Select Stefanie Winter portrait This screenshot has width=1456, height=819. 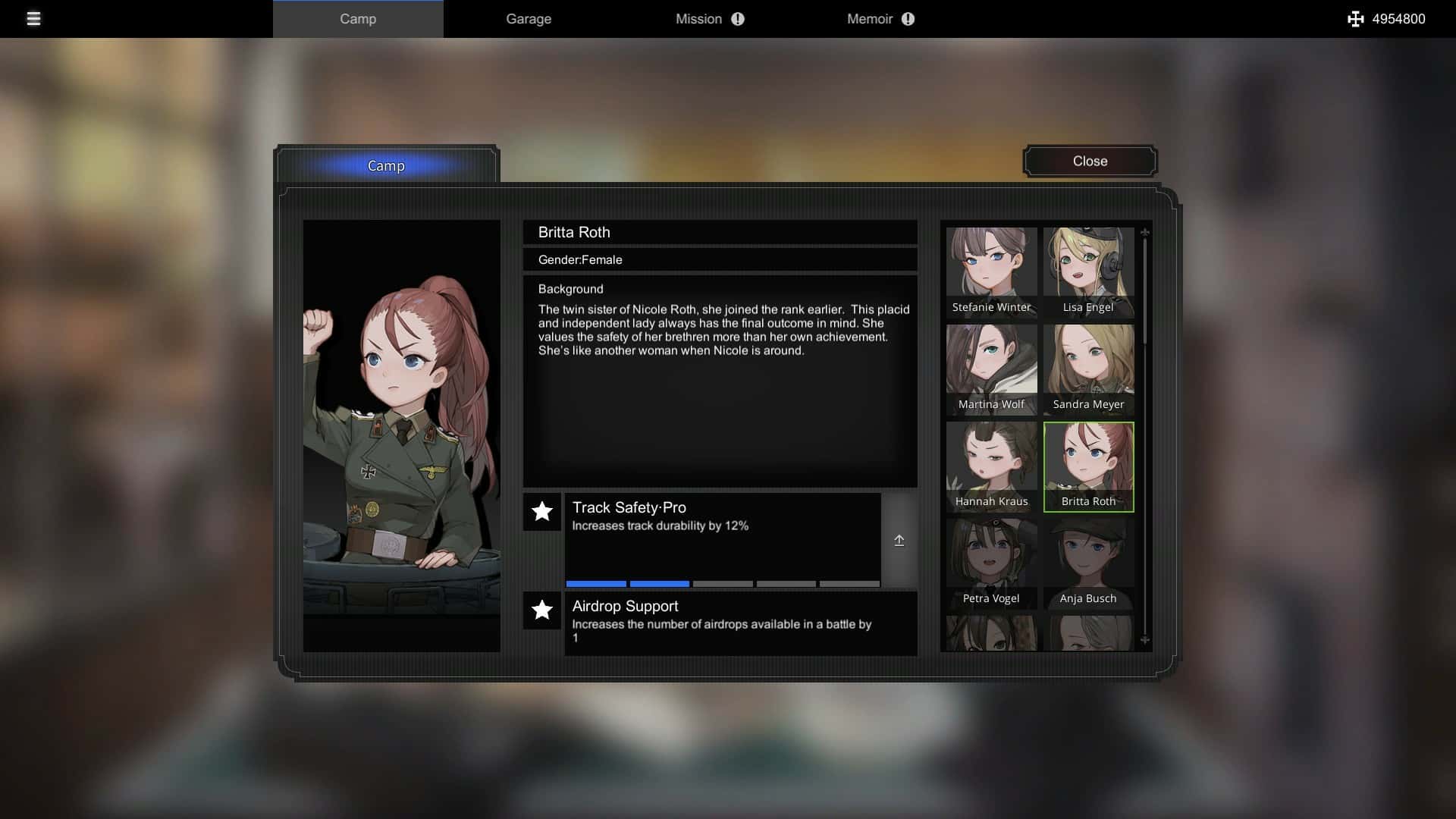click(x=991, y=271)
